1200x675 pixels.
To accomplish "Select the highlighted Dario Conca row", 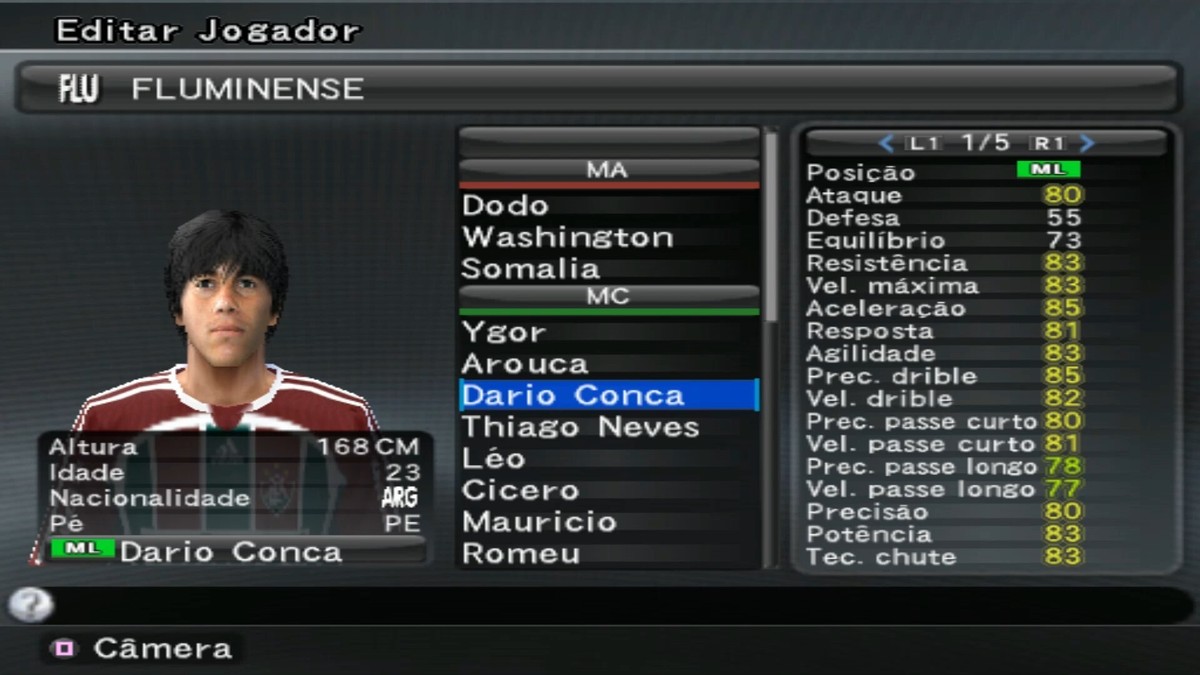I will (608, 395).
